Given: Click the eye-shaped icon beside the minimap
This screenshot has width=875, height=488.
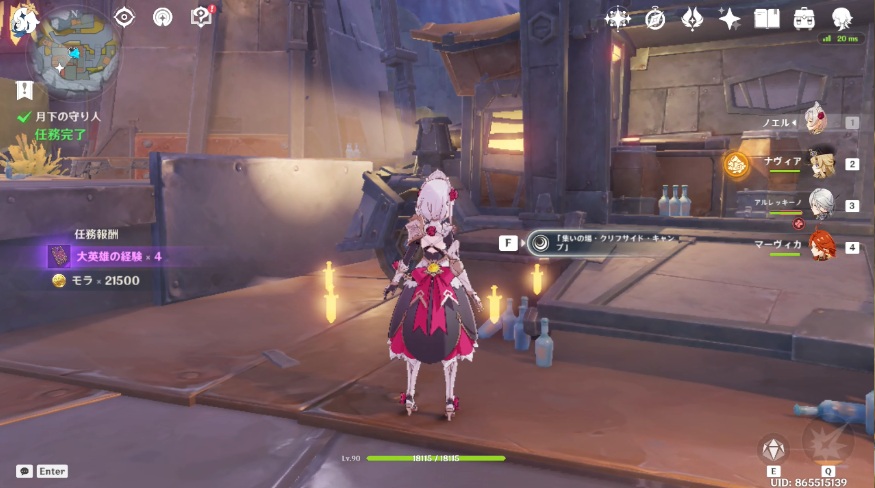Looking at the screenshot, I should coord(125,17).
